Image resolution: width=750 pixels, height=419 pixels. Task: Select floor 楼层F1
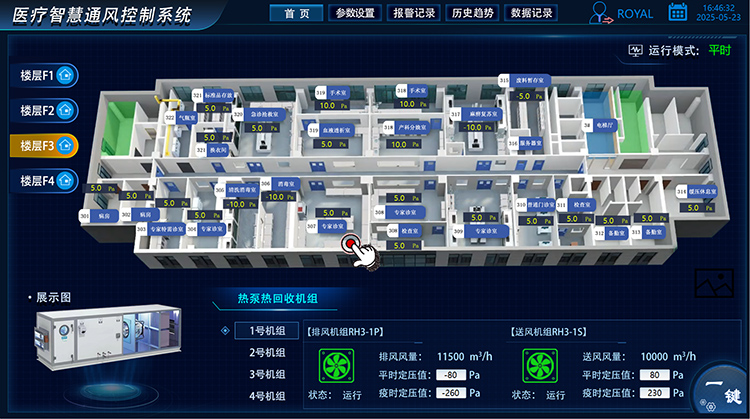pyautogui.click(x=43, y=75)
